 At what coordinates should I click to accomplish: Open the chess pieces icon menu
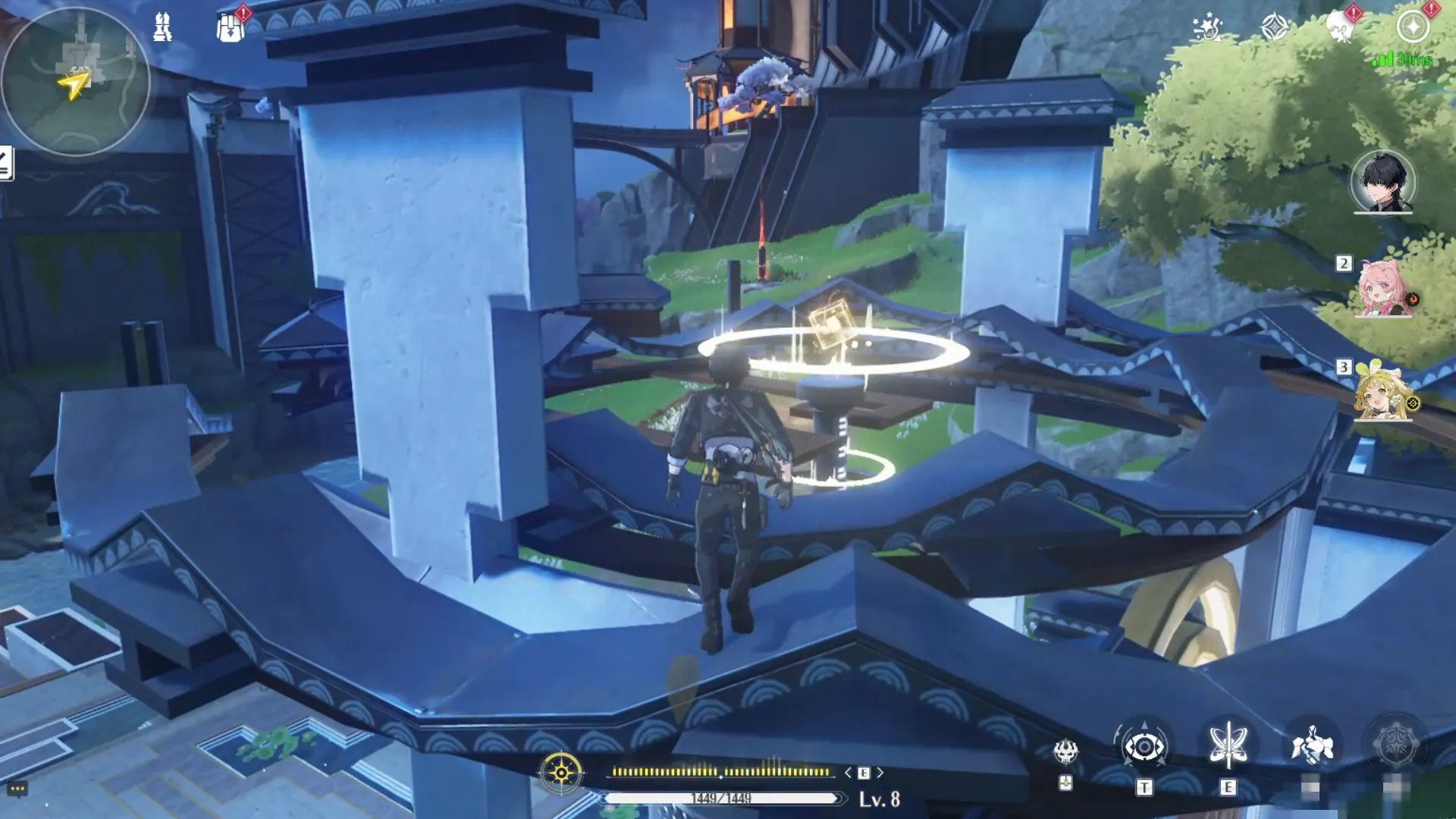coord(162,27)
